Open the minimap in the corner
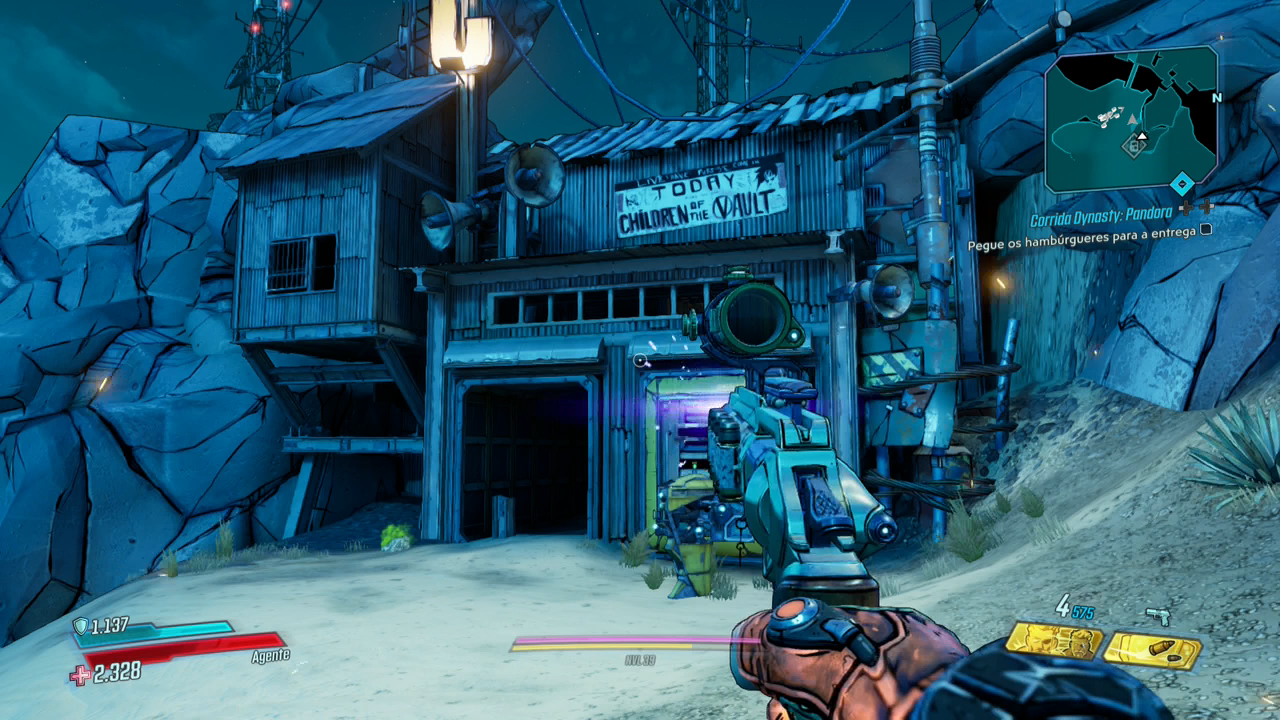Viewport: 1280px width, 720px height. coord(1131,119)
